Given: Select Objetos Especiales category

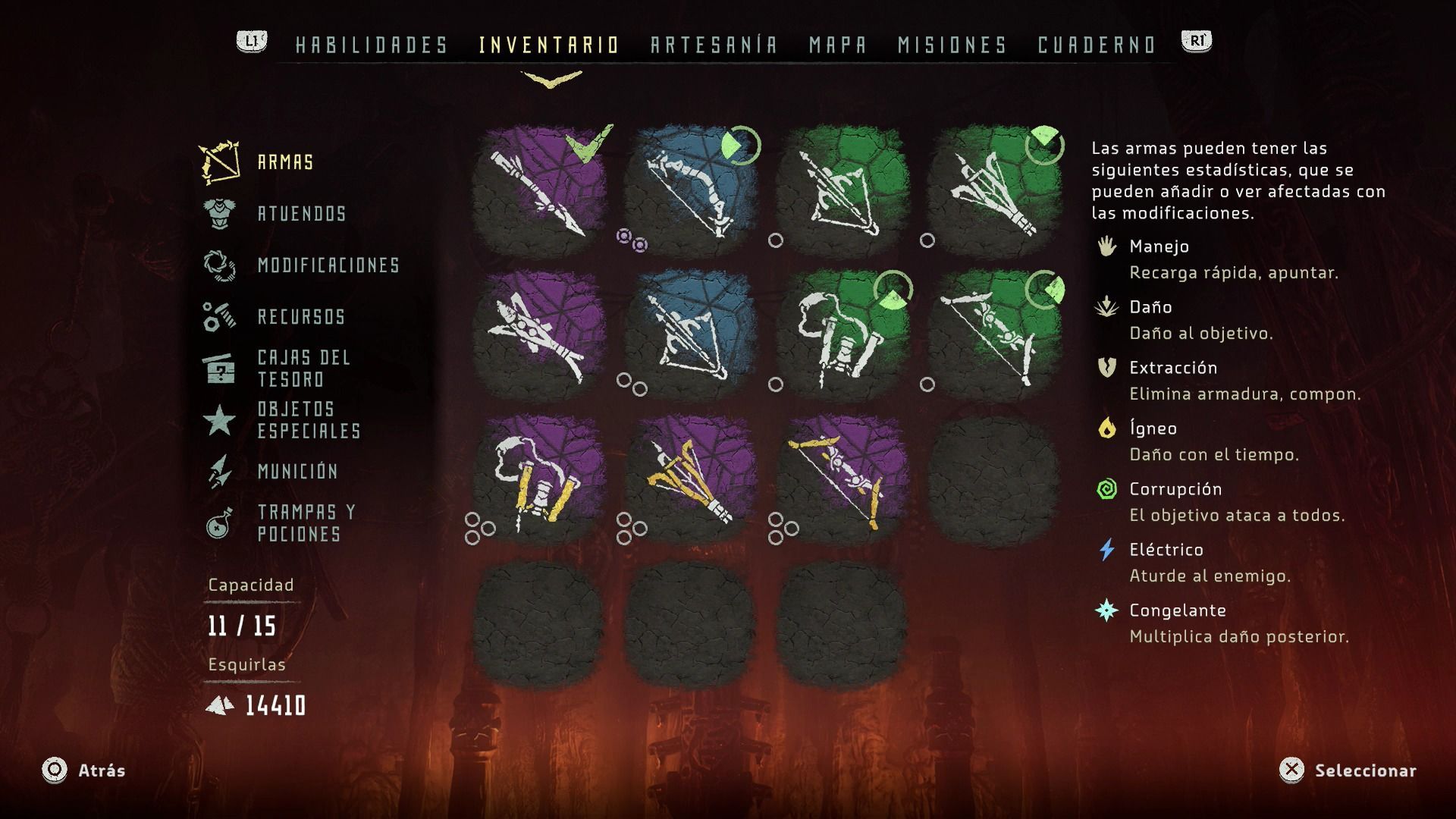Looking at the screenshot, I should 308,420.
